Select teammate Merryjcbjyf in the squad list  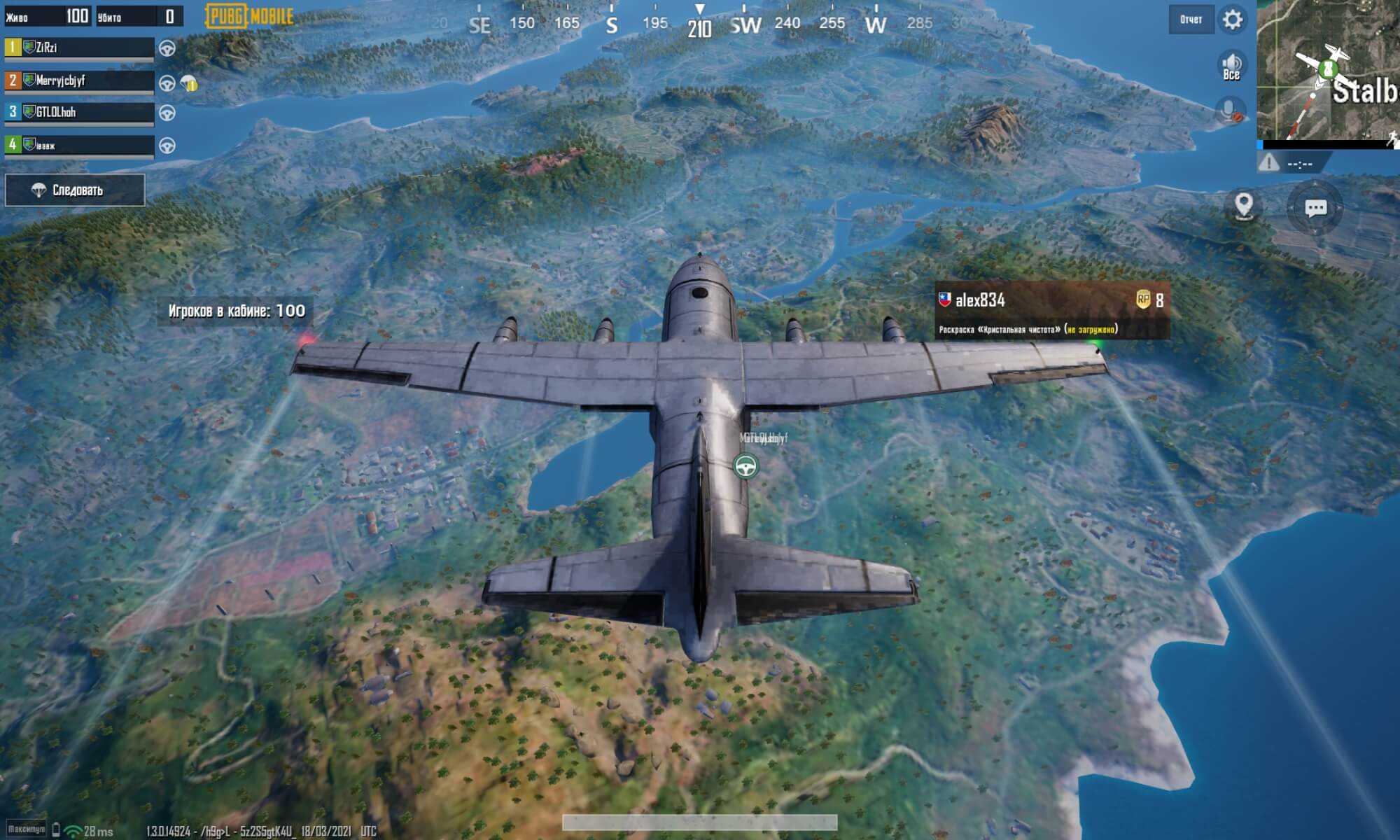click(x=79, y=81)
